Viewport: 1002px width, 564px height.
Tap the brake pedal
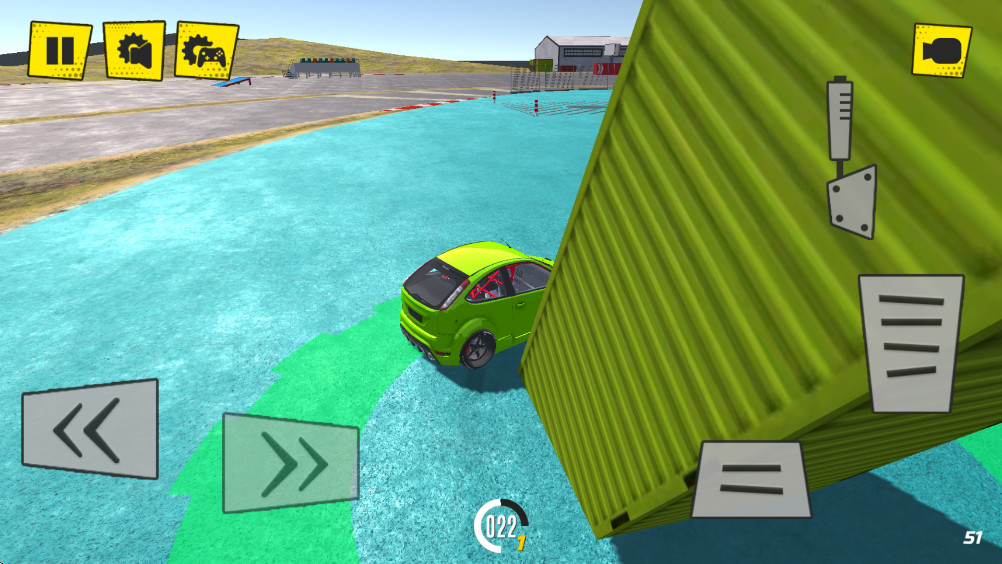pos(751,479)
